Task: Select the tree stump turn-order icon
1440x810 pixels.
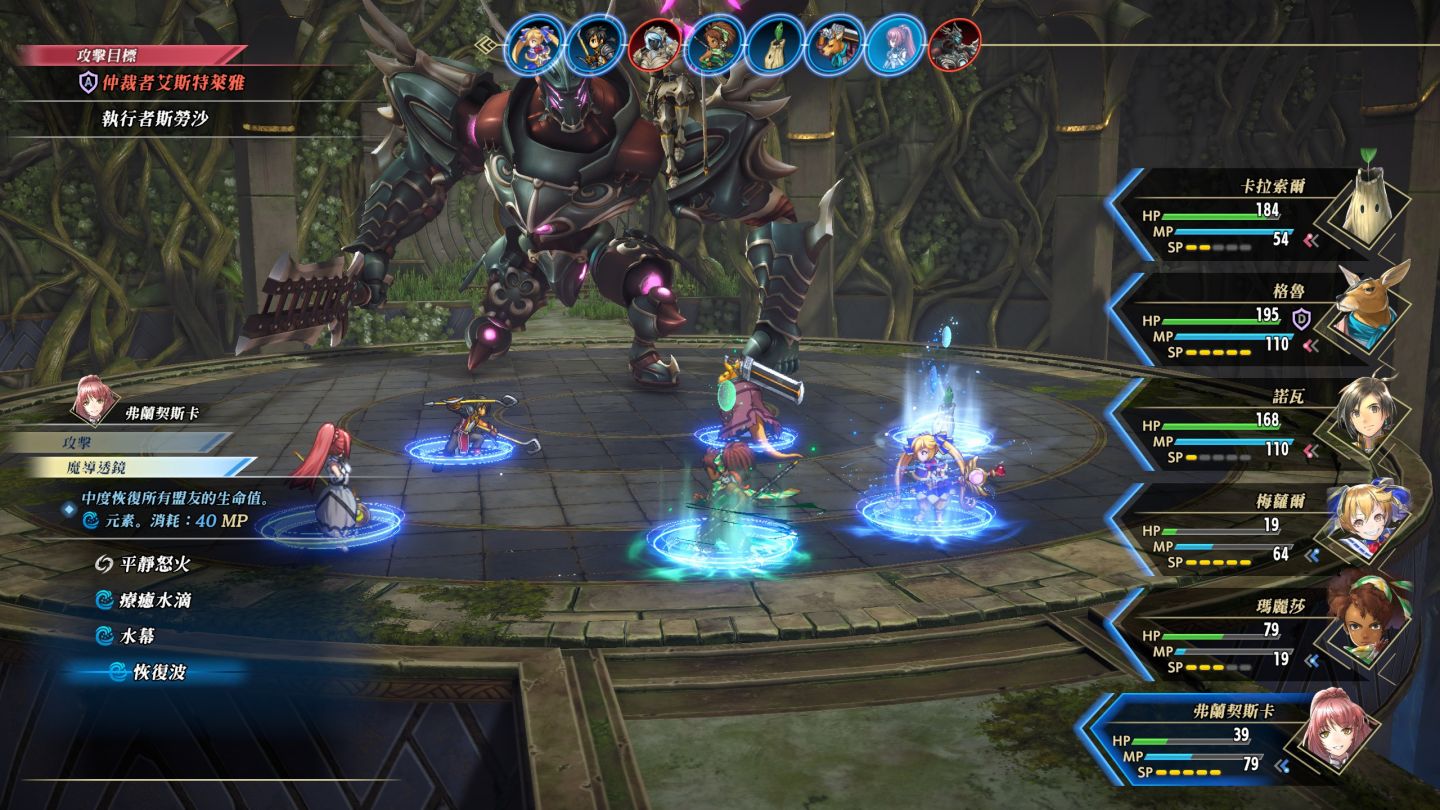Action: (x=775, y=44)
